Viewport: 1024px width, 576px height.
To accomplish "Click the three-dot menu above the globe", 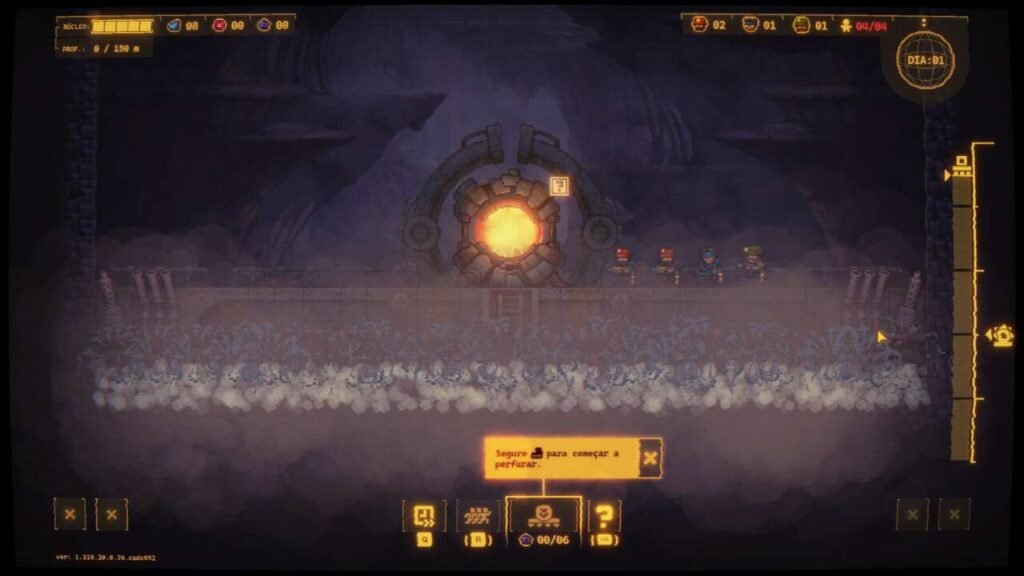I will (x=924, y=22).
